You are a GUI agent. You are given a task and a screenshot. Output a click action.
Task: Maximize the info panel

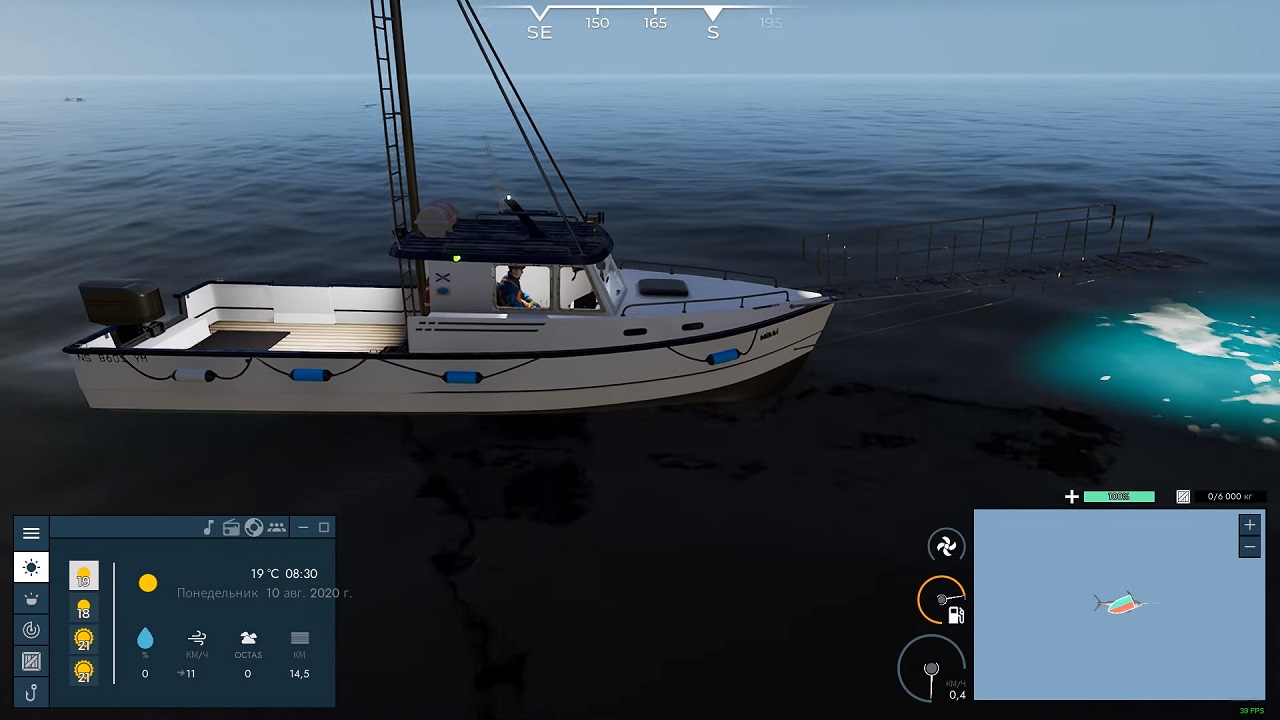click(x=324, y=527)
